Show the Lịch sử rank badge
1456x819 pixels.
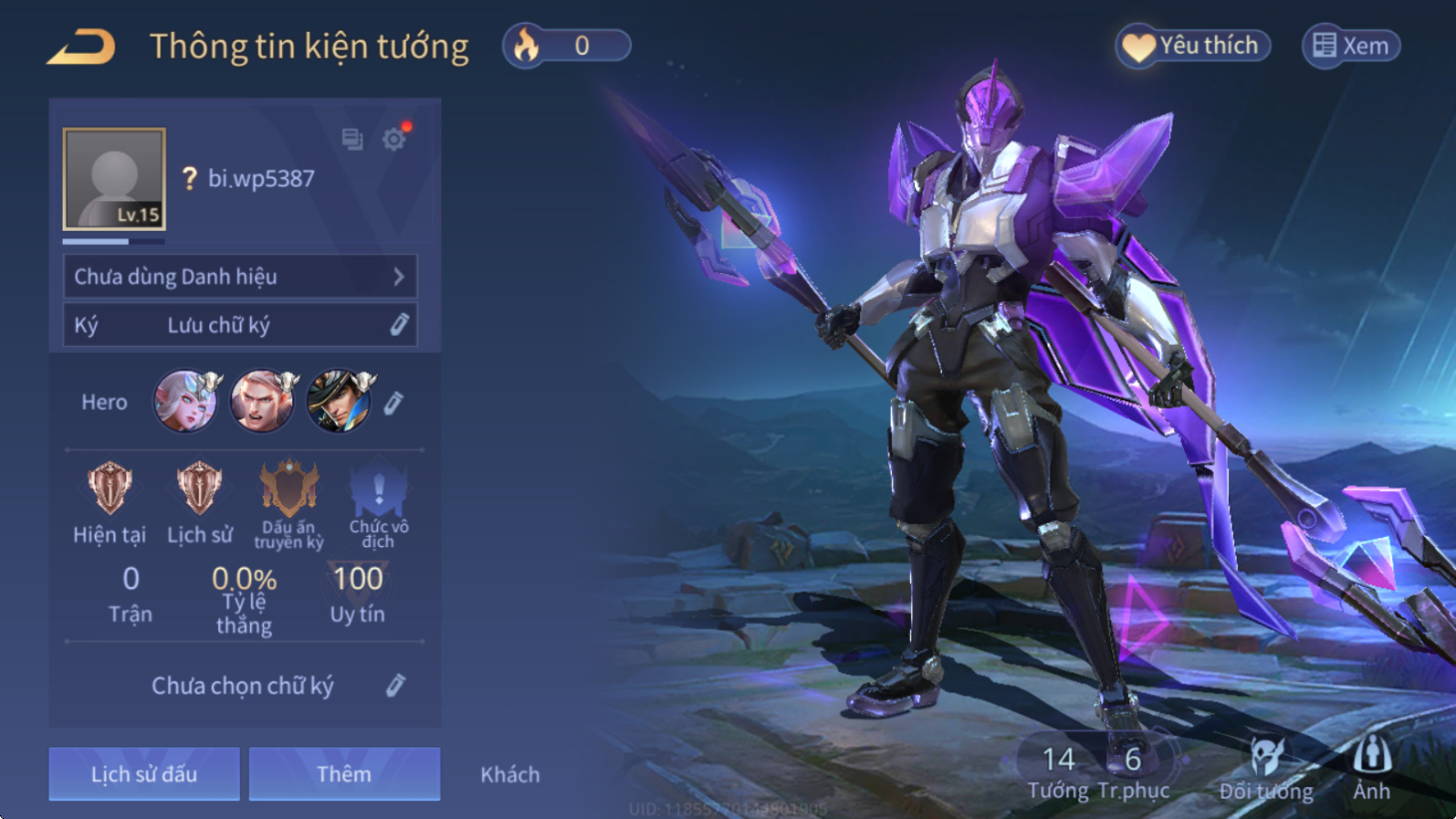(x=199, y=490)
